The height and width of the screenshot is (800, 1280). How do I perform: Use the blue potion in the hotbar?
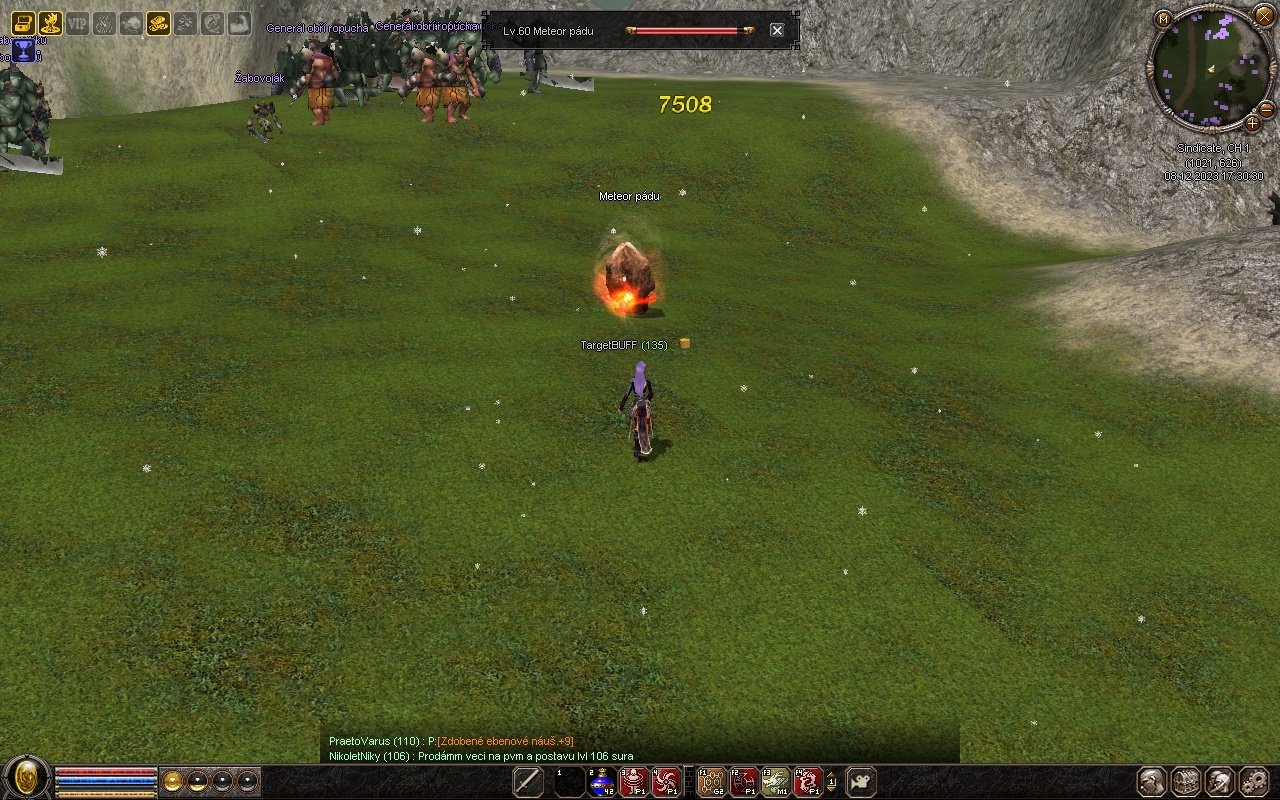[601, 782]
